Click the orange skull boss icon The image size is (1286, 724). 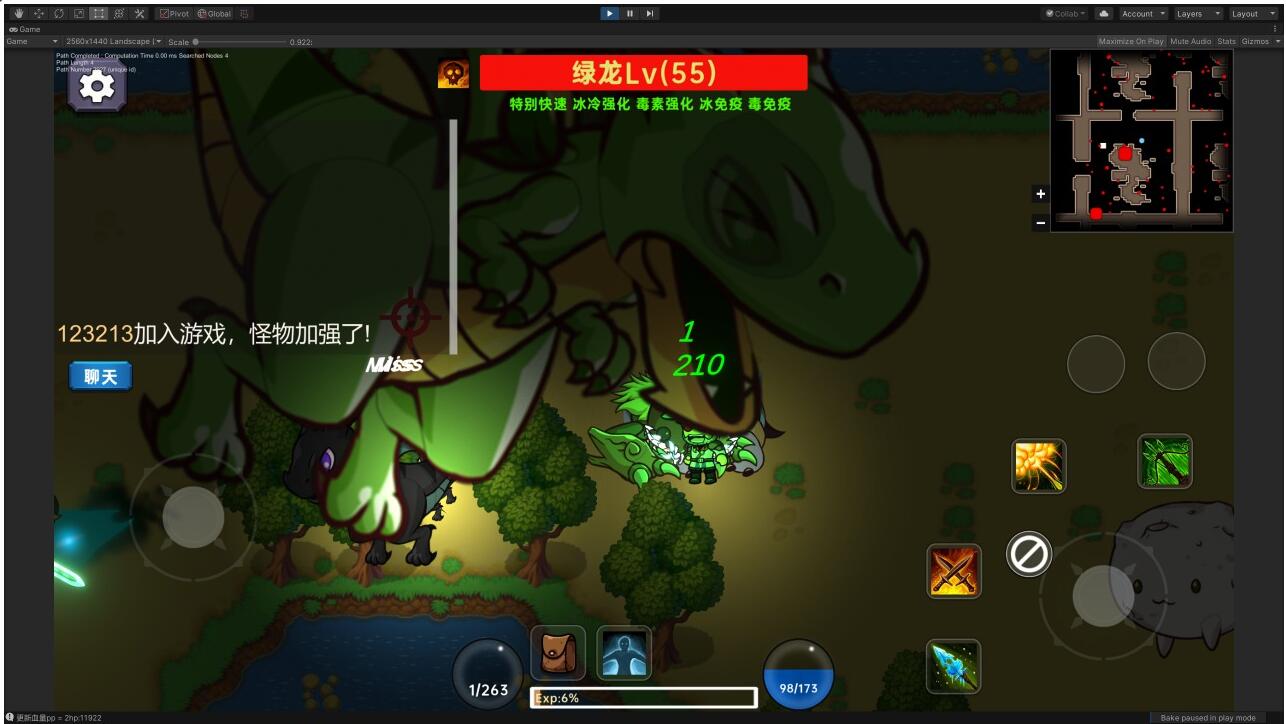pos(453,74)
